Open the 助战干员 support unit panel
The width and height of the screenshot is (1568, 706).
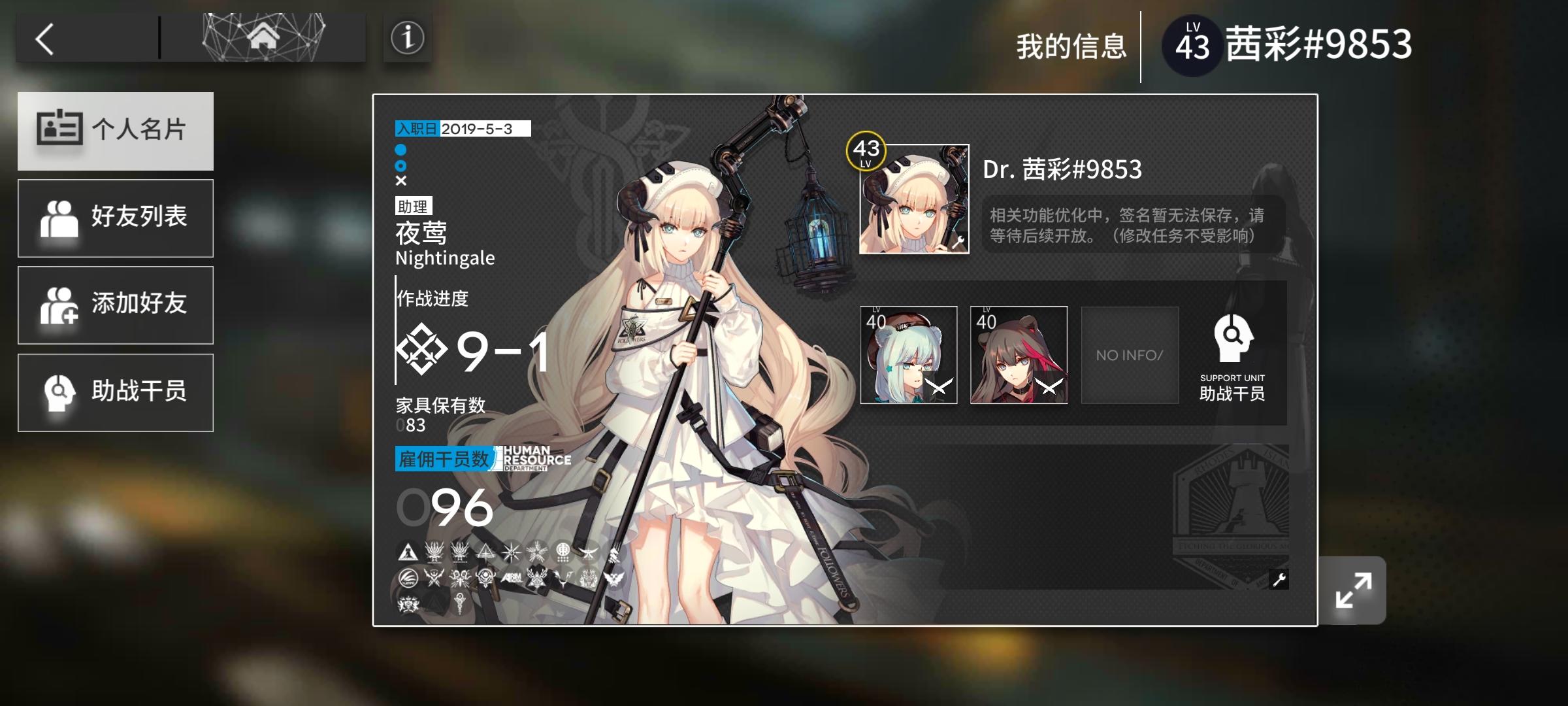pos(115,391)
